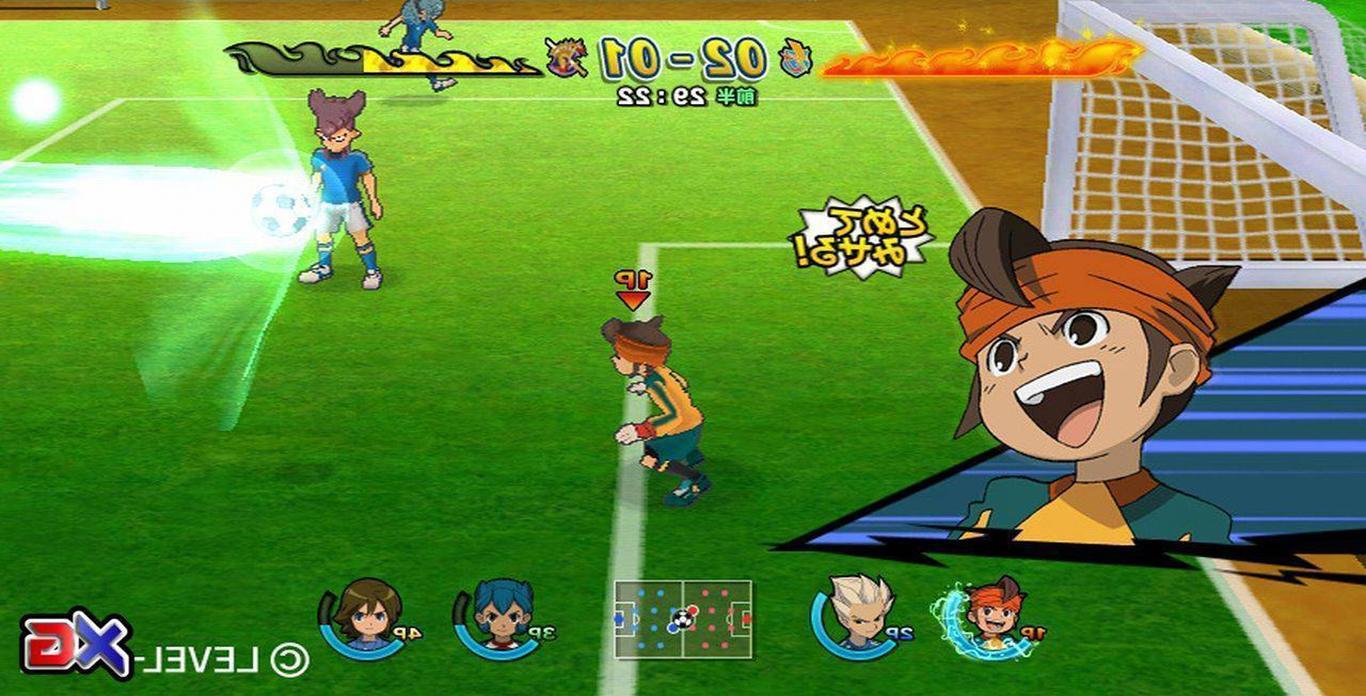Click the XG logo watermark
This screenshot has height=696, width=1366.
click(x=77, y=644)
